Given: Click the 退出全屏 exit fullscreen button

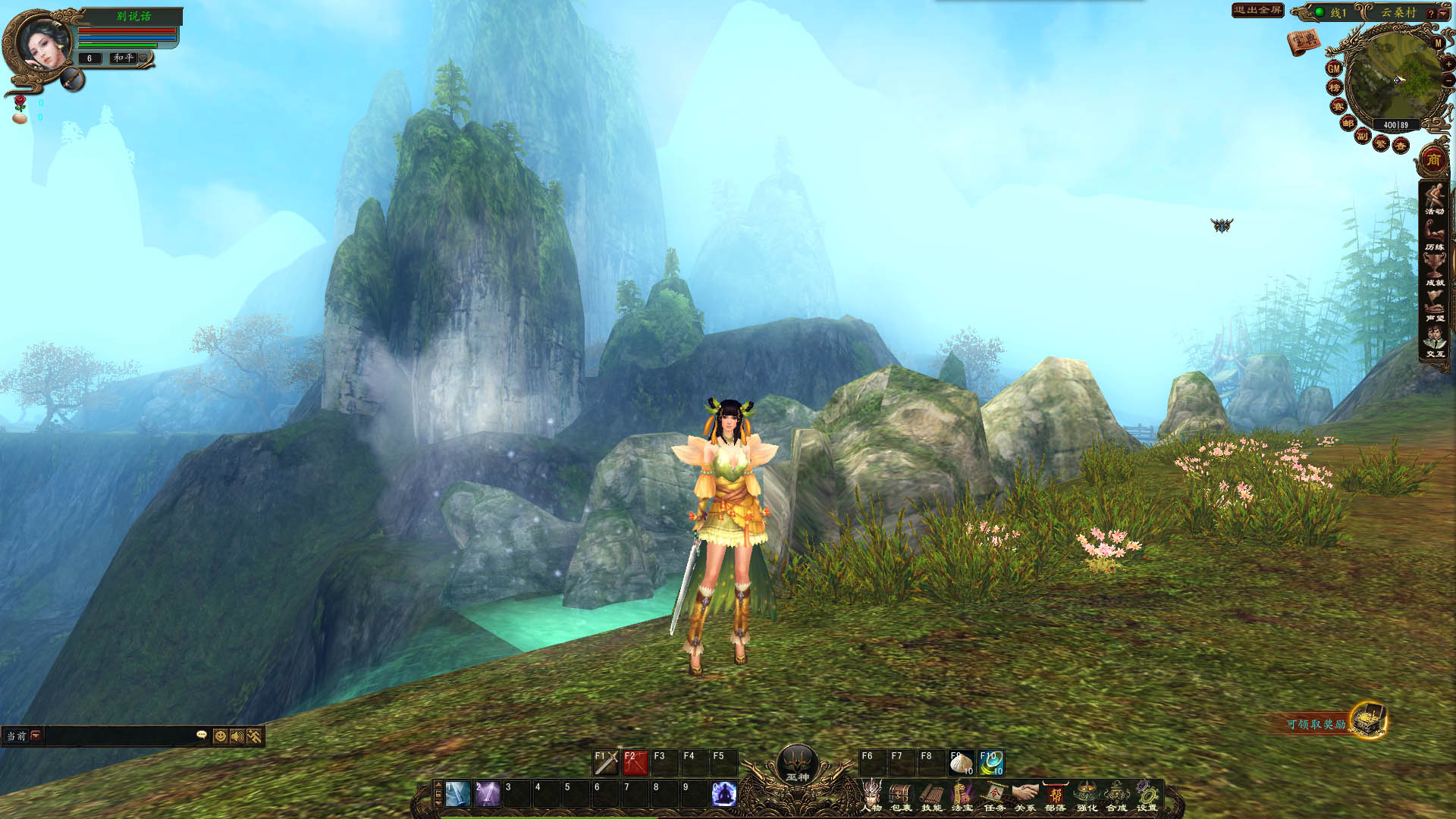Looking at the screenshot, I should (x=1257, y=10).
